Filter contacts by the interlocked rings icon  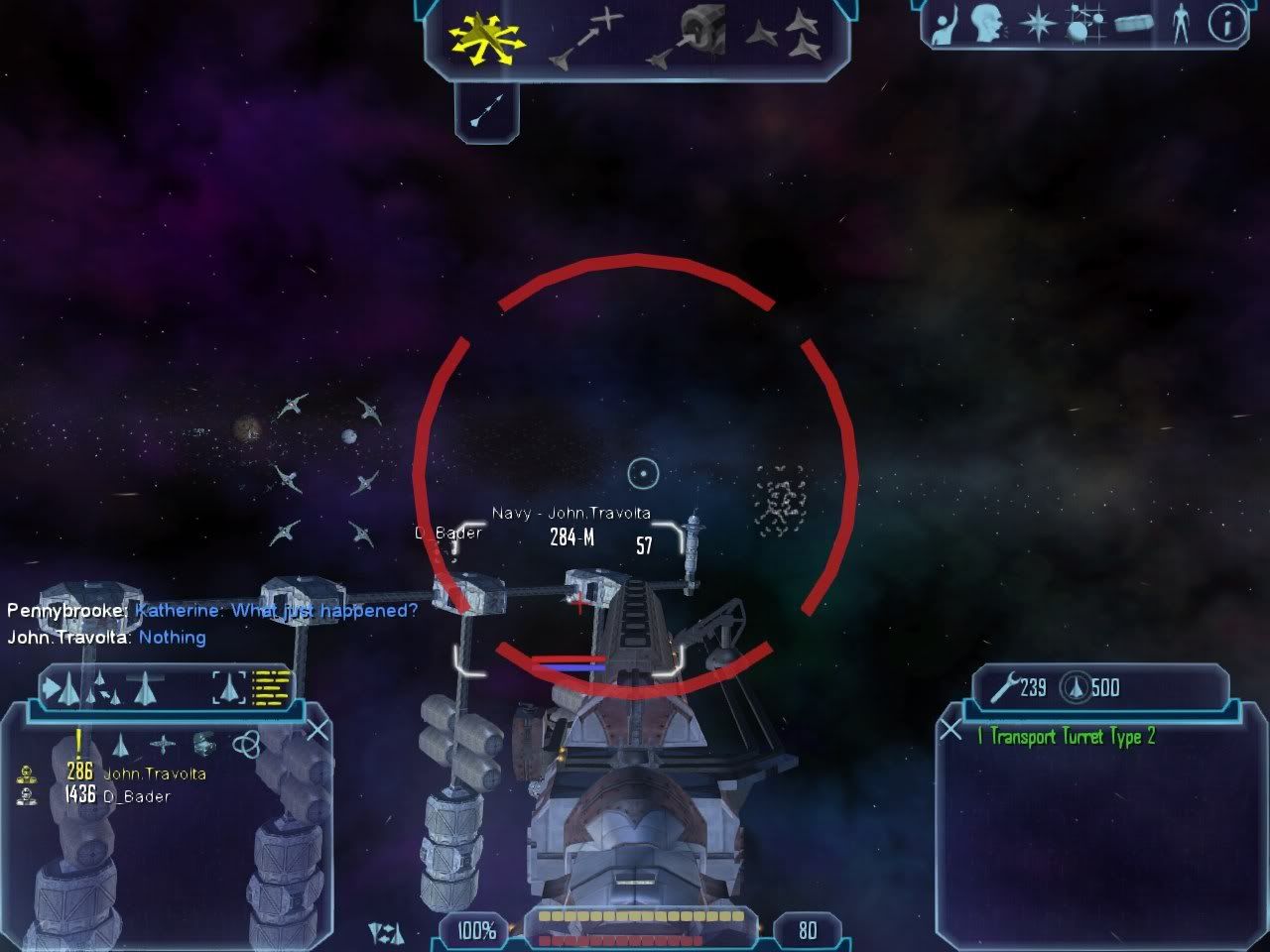click(246, 744)
